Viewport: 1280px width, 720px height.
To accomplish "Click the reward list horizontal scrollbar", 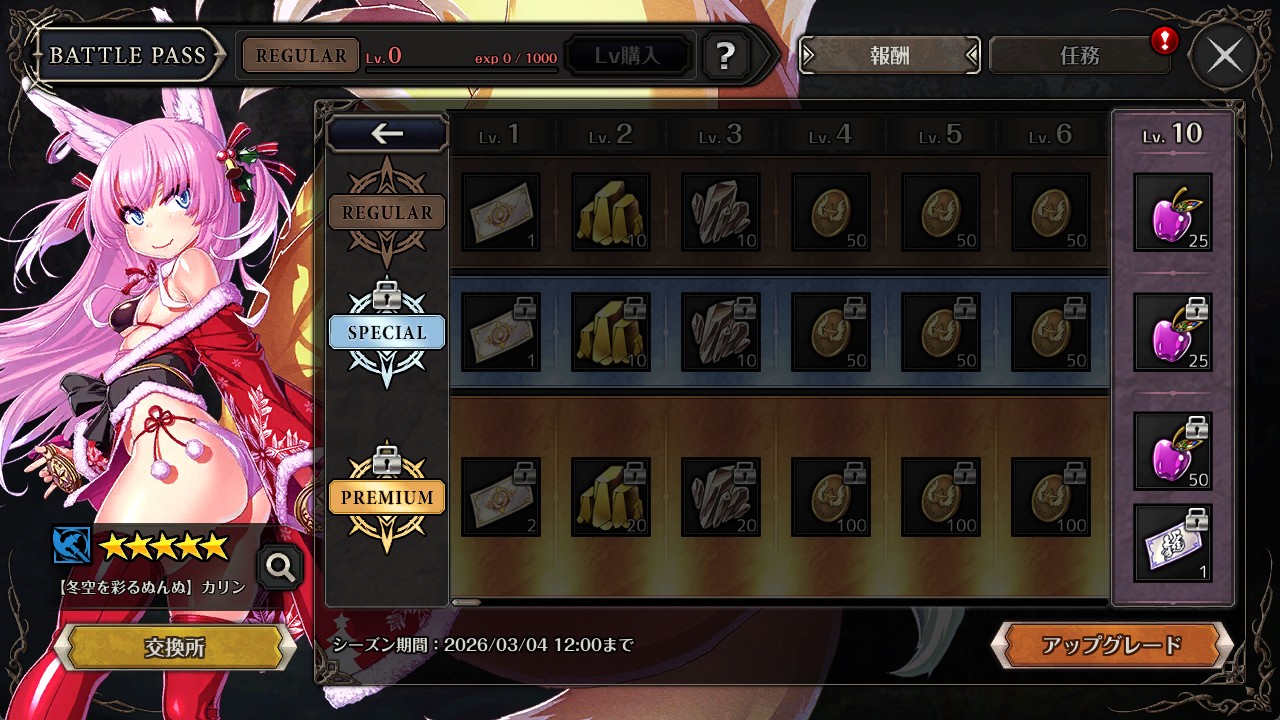I will point(467,602).
